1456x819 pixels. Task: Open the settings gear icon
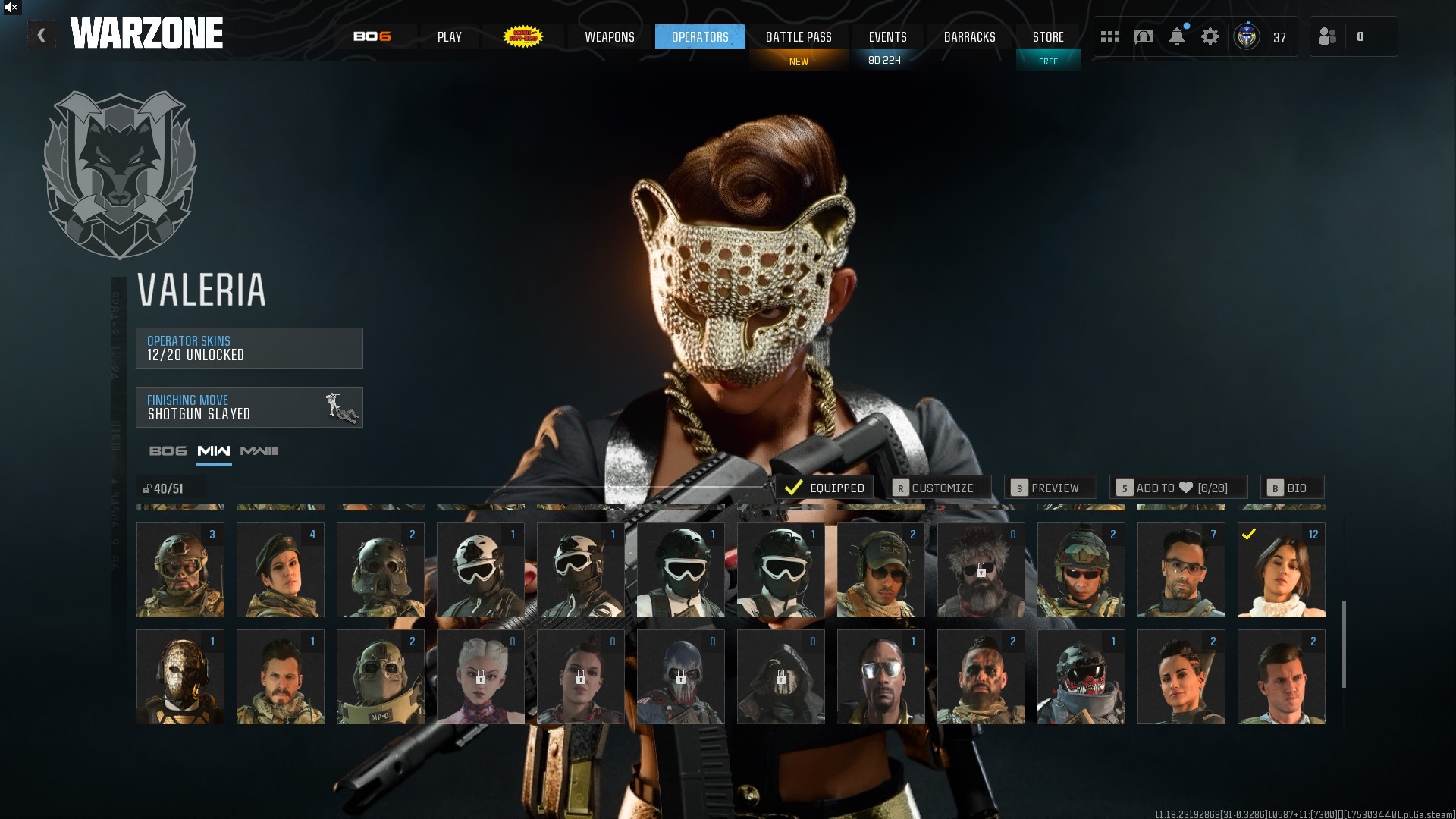pyautogui.click(x=1210, y=36)
